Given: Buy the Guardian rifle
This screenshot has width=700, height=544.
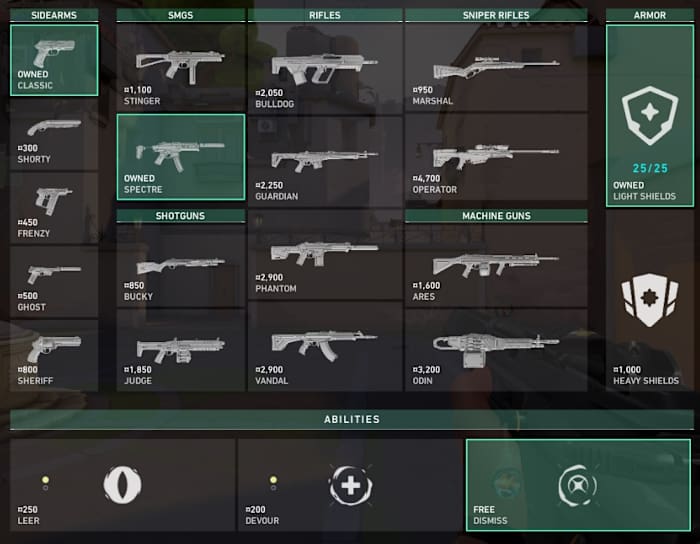Looking at the screenshot, I should [x=325, y=160].
